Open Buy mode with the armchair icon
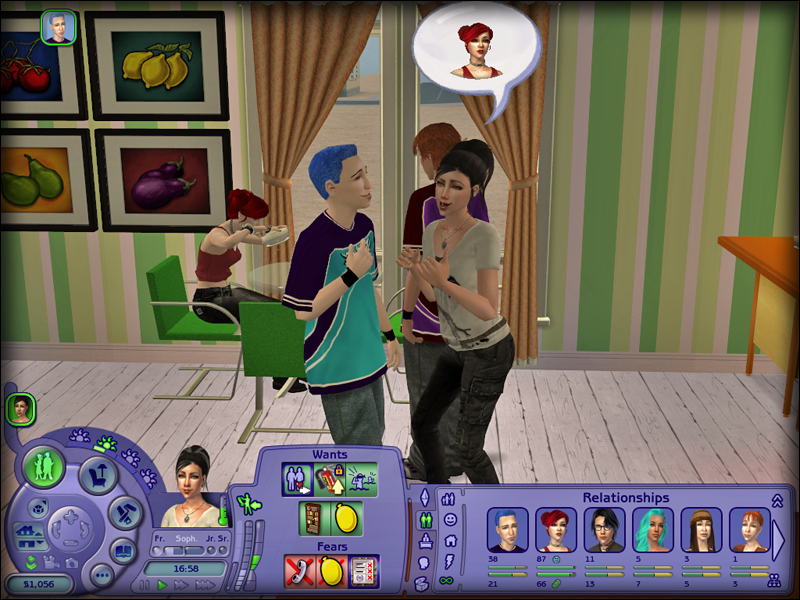The image size is (800, 600). [x=98, y=476]
